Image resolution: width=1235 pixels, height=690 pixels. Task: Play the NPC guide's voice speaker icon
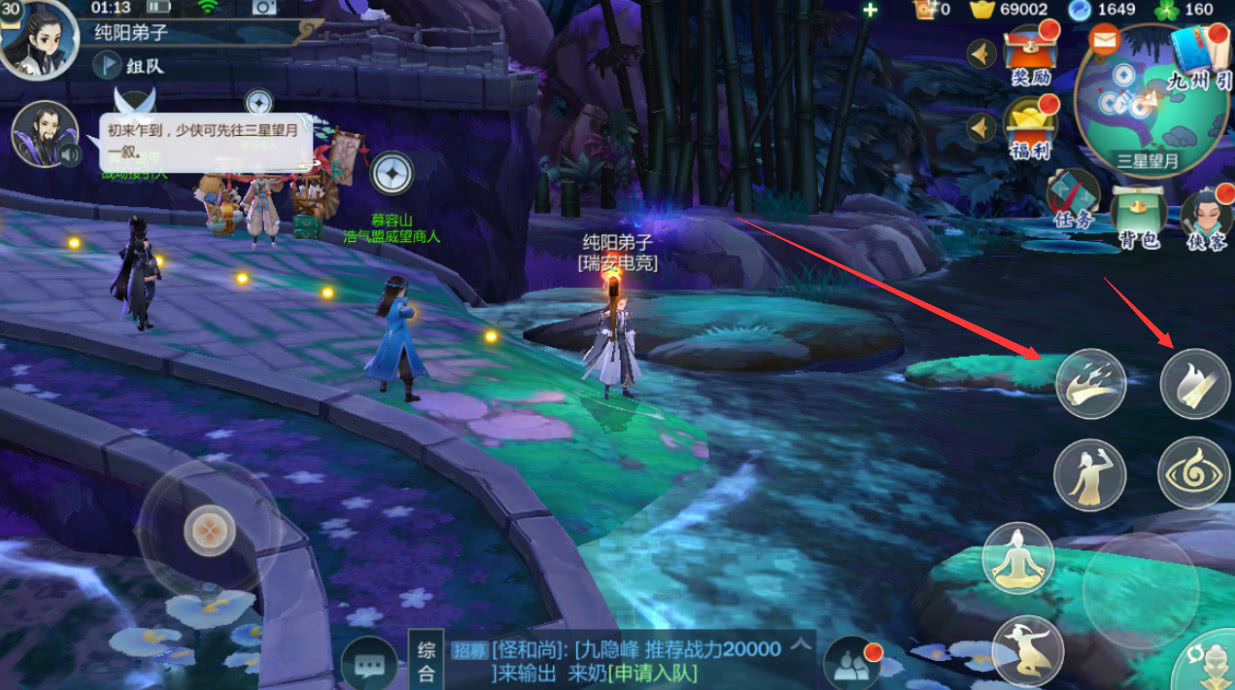coord(70,155)
